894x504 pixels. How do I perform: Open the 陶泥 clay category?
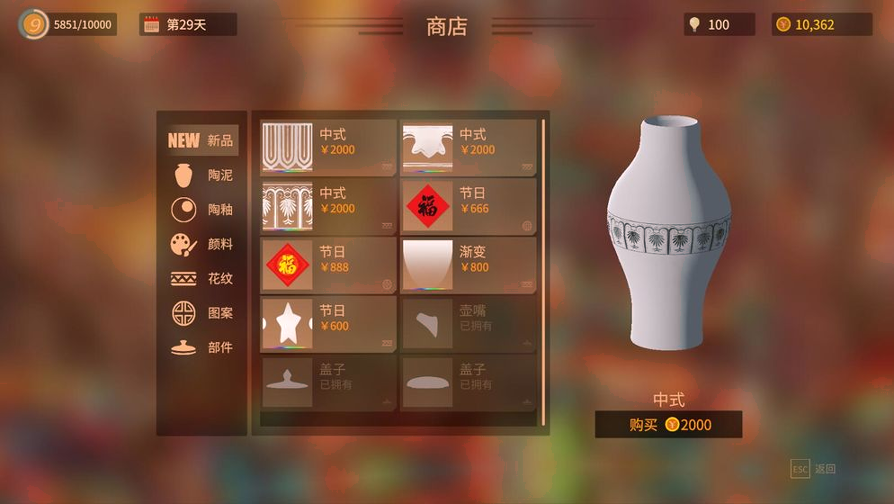202,175
